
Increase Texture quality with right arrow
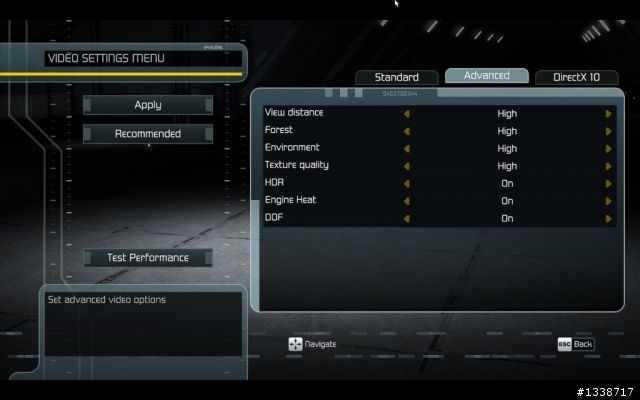(x=608, y=166)
